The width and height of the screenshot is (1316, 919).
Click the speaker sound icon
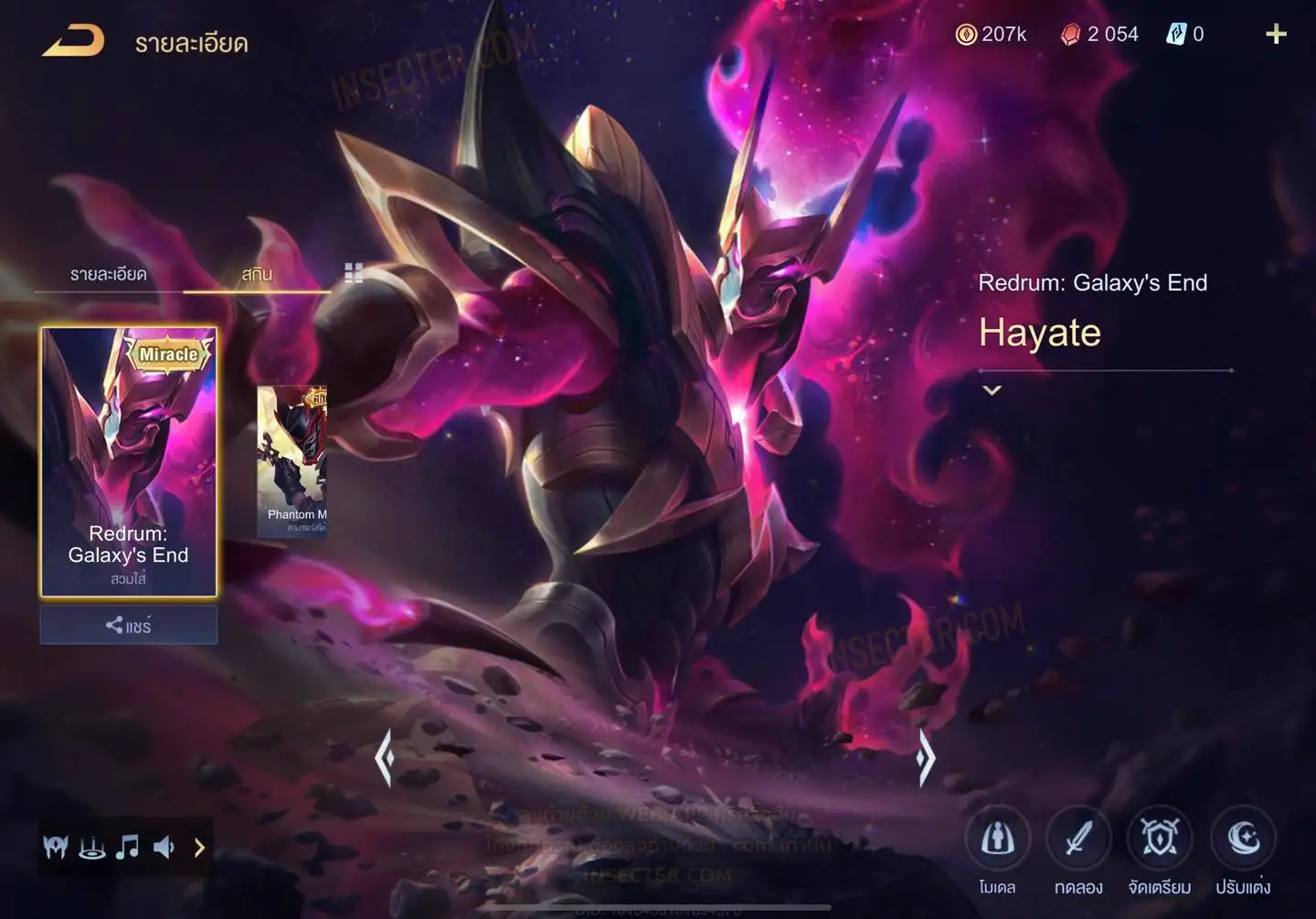pyautogui.click(x=164, y=848)
